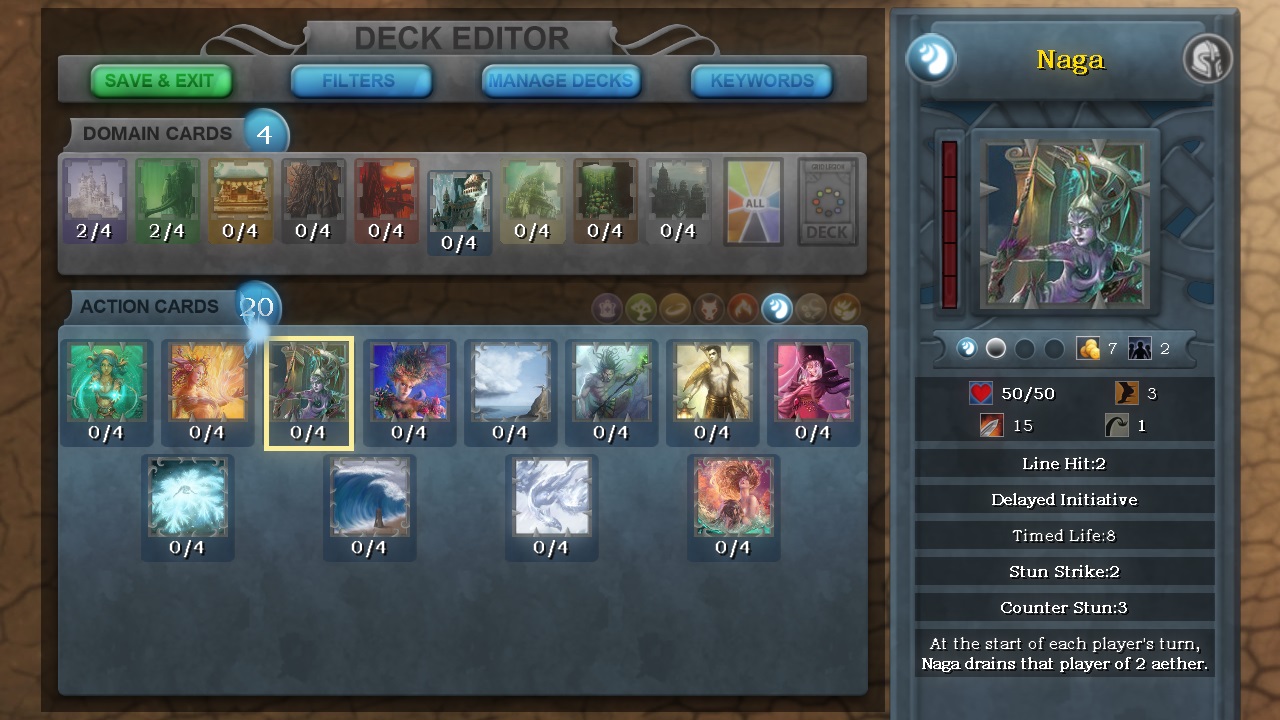Click the water orb icon left of Naga's name
Viewport: 1280px width, 720px height.
tap(933, 60)
